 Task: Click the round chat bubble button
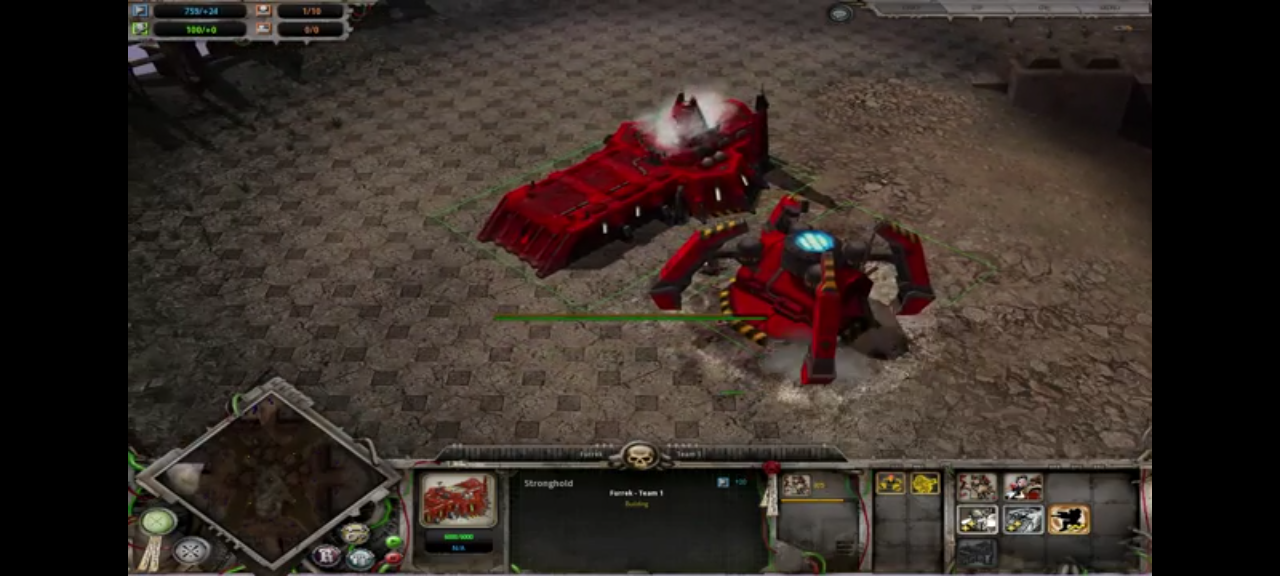[x=840, y=13]
